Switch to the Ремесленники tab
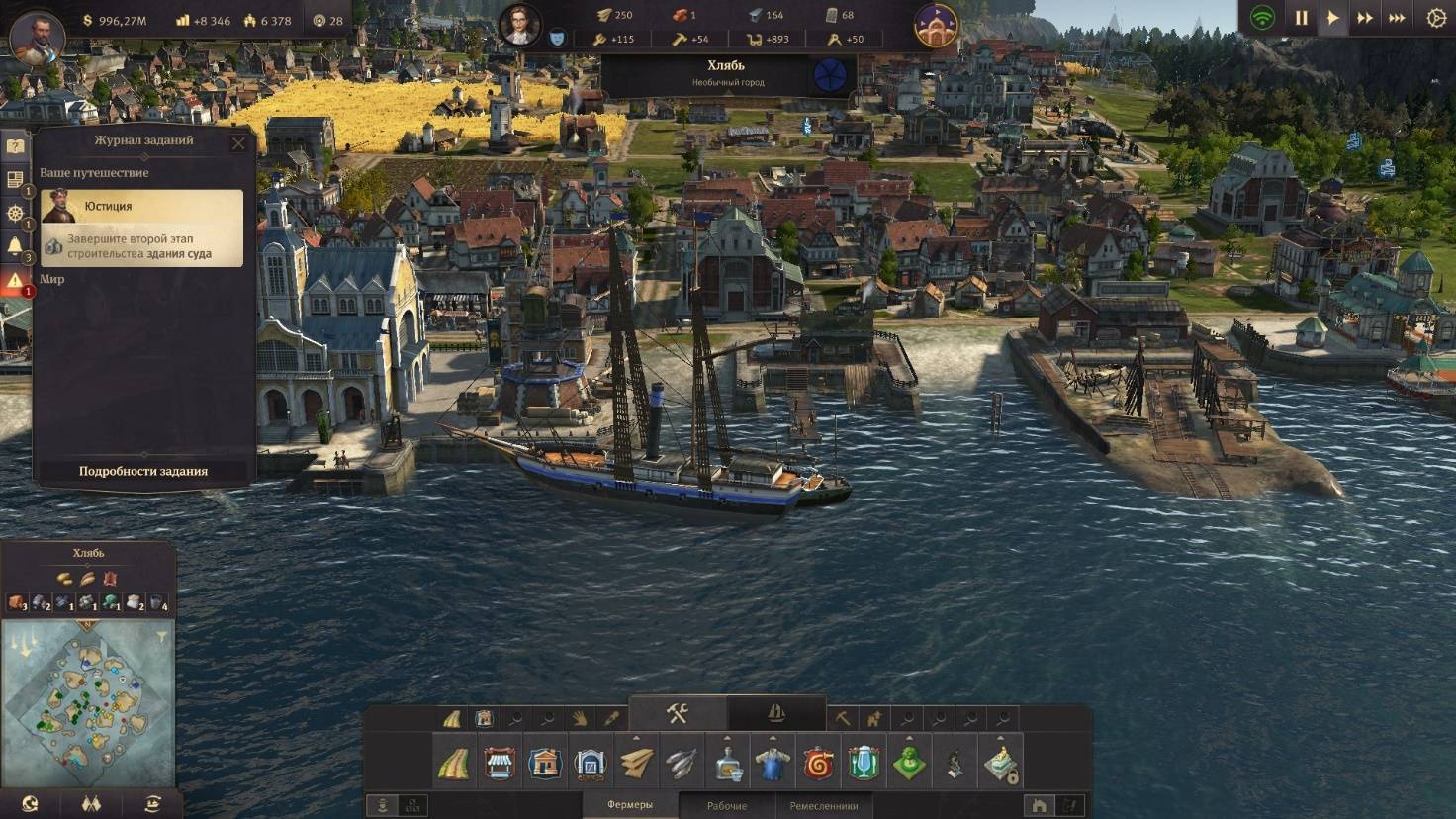This screenshot has height=819, width=1456. (823, 805)
